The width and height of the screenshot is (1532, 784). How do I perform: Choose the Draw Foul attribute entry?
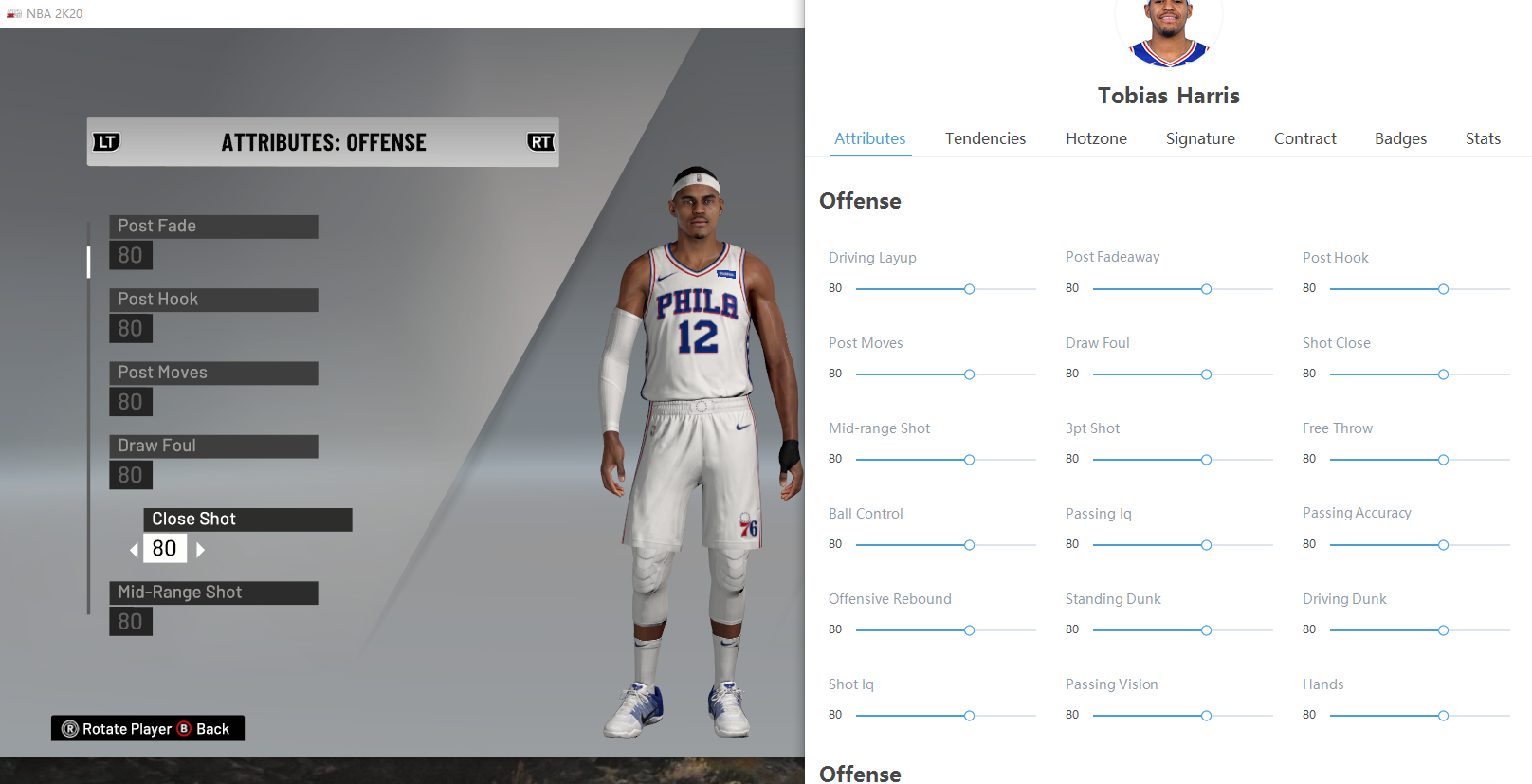click(213, 446)
